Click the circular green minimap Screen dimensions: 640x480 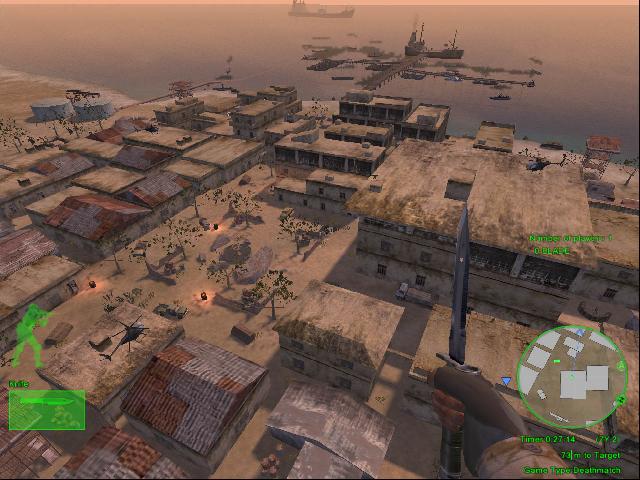pos(571,376)
